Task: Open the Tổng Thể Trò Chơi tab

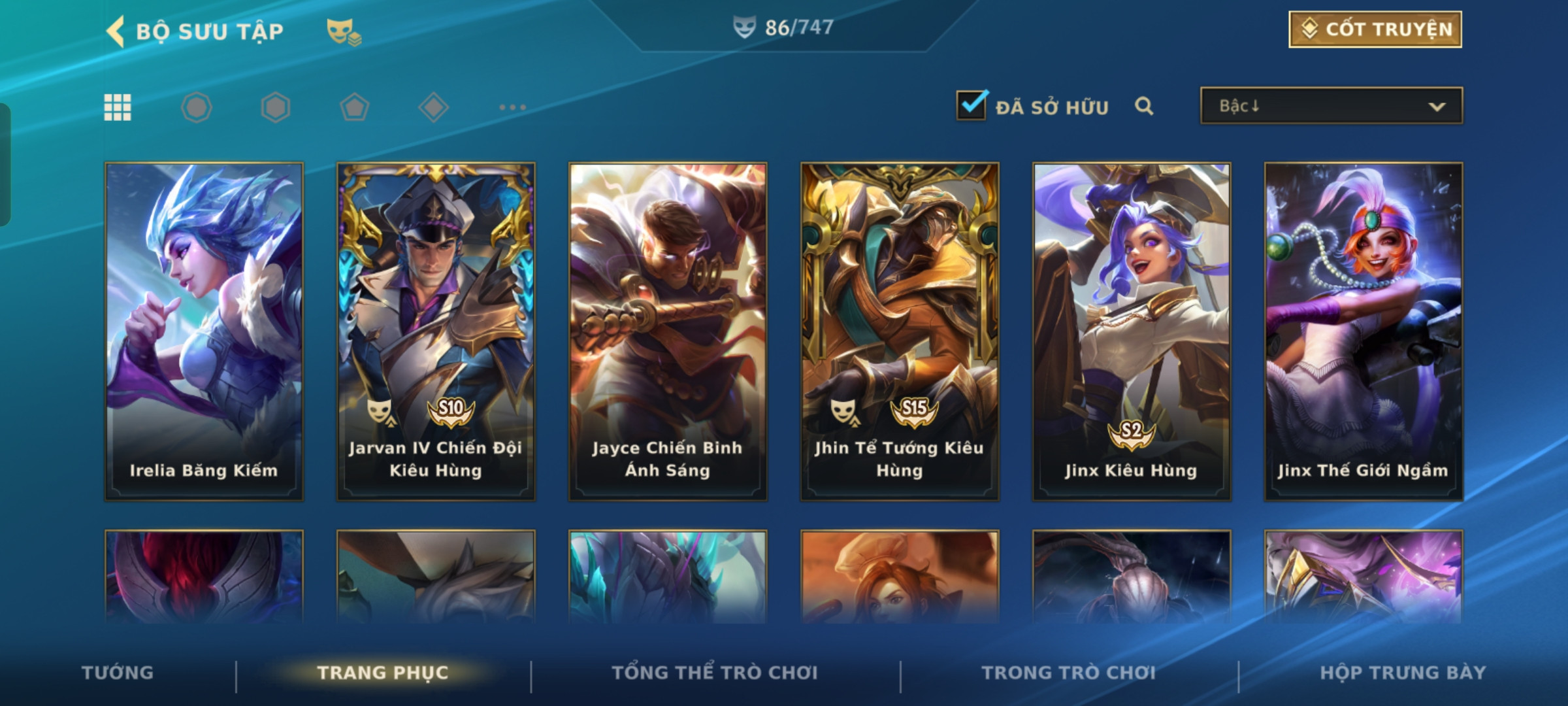Action: point(715,673)
